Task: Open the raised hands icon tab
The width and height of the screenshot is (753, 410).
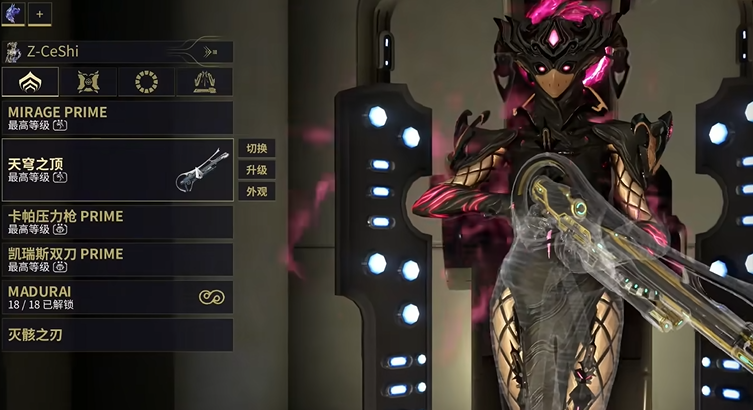Action: coord(204,82)
